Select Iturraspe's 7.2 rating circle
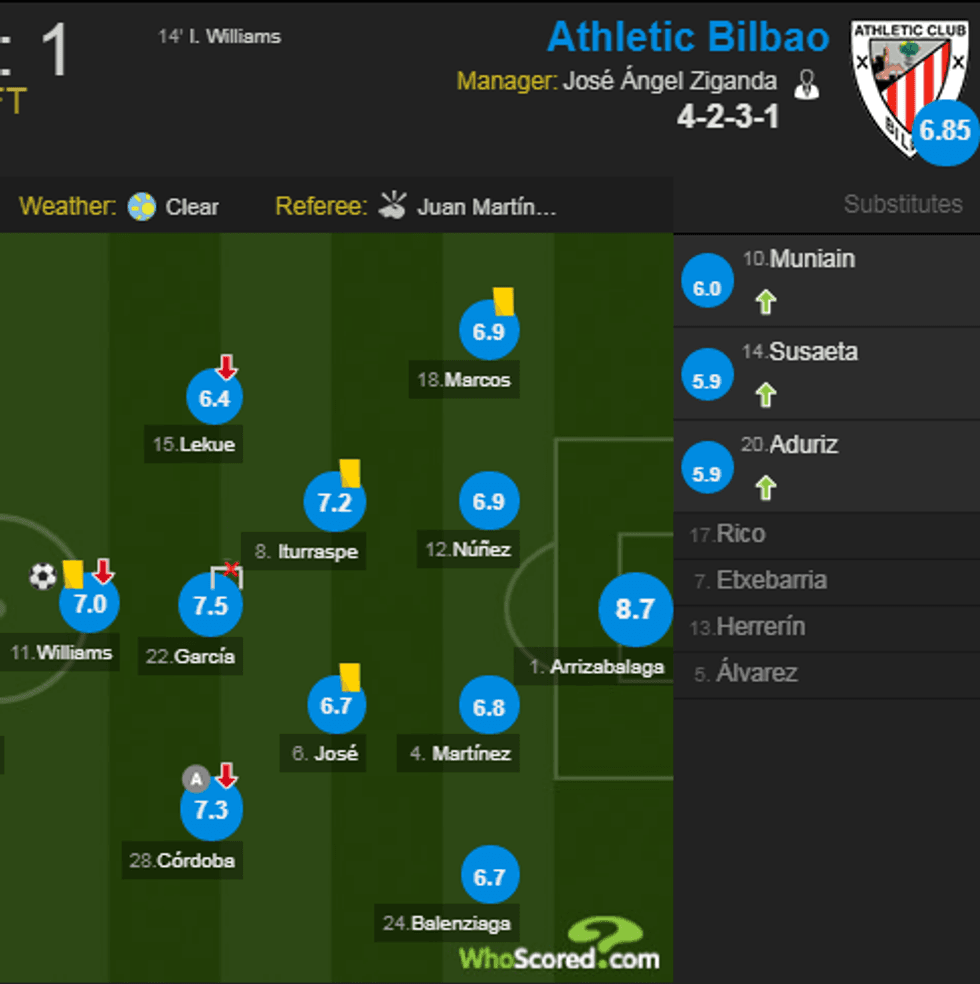This screenshot has height=984, width=980. pos(334,503)
